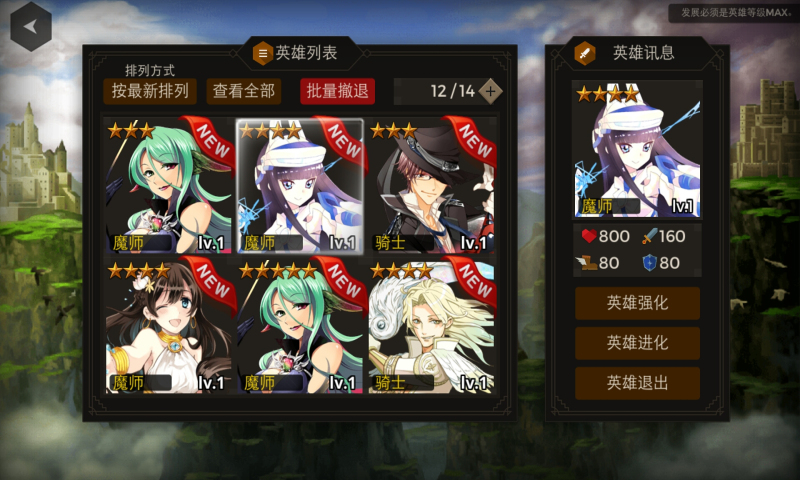
Task: Select the blonde knight hero card
Action: (432, 327)
